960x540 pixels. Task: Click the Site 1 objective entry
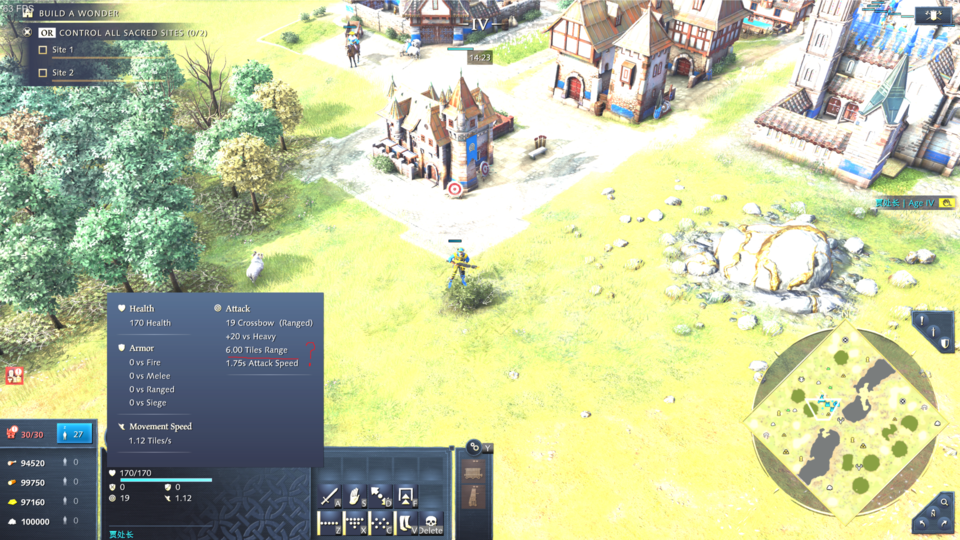click(63, 50)
